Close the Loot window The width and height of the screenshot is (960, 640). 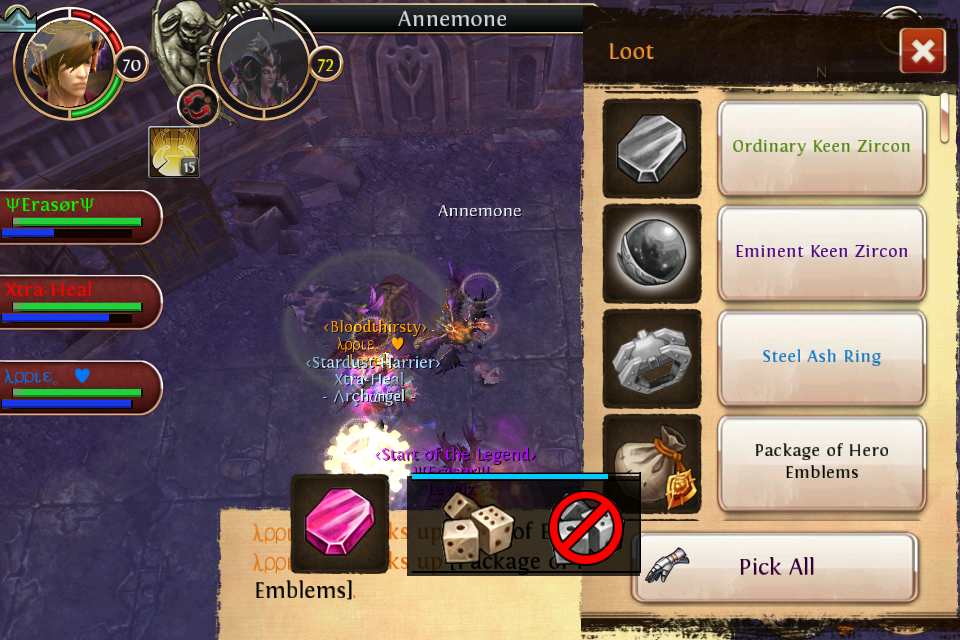(x=922, y=51)
